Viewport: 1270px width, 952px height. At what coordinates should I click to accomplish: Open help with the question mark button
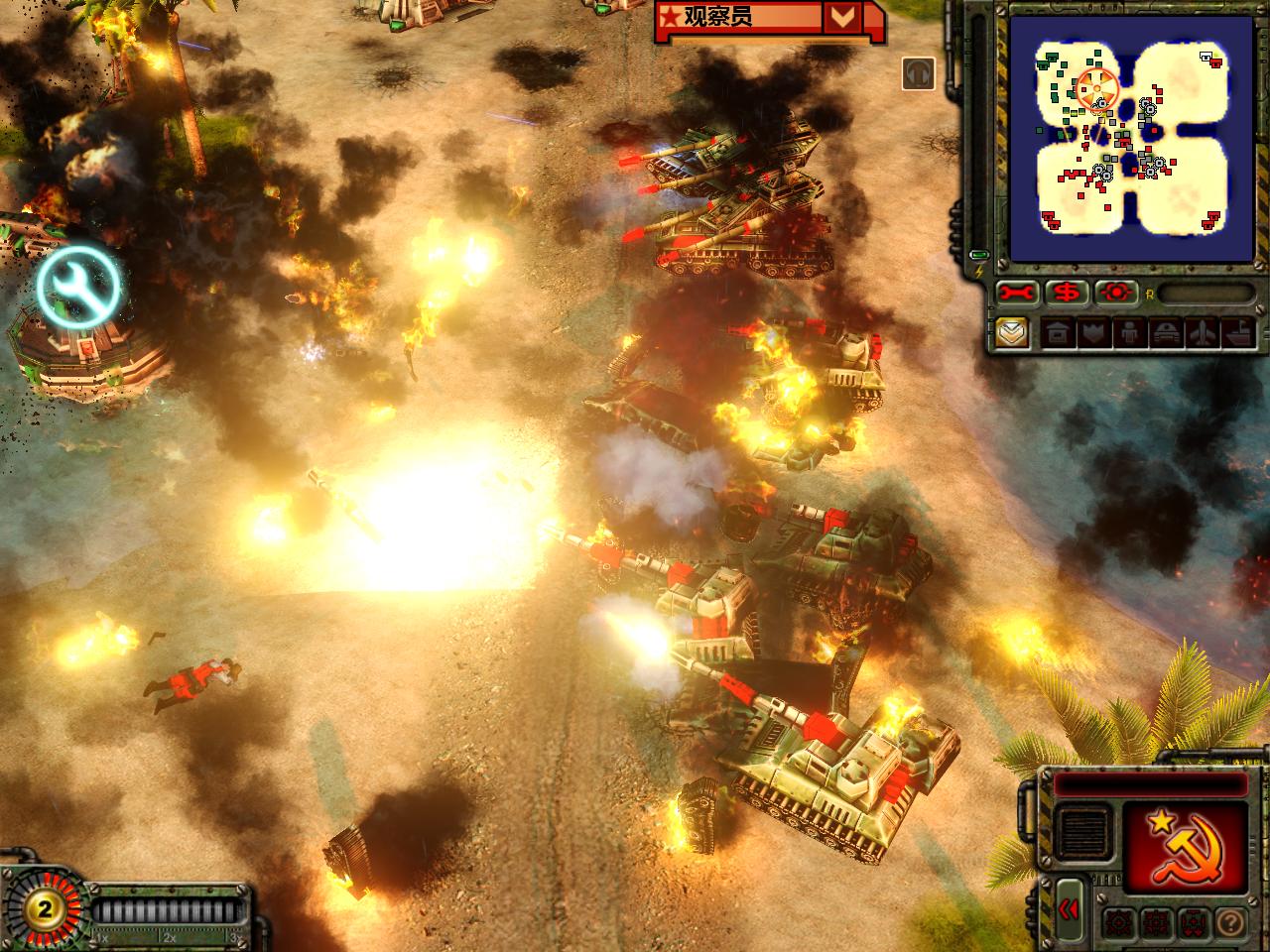coord(1228,921)
